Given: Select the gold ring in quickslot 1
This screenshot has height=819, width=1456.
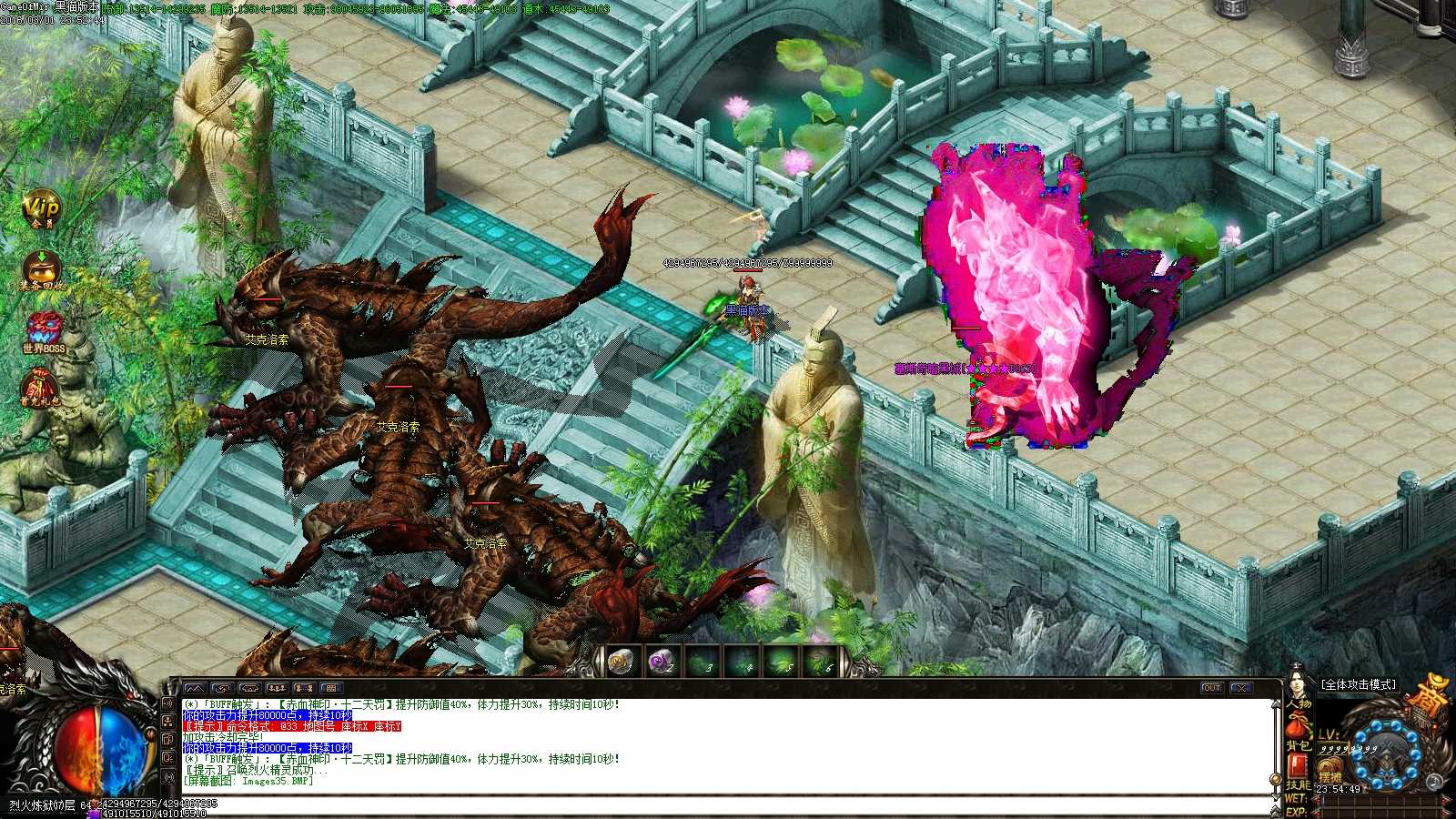Looking at the screenshot, I should click(x=620, y=659).
